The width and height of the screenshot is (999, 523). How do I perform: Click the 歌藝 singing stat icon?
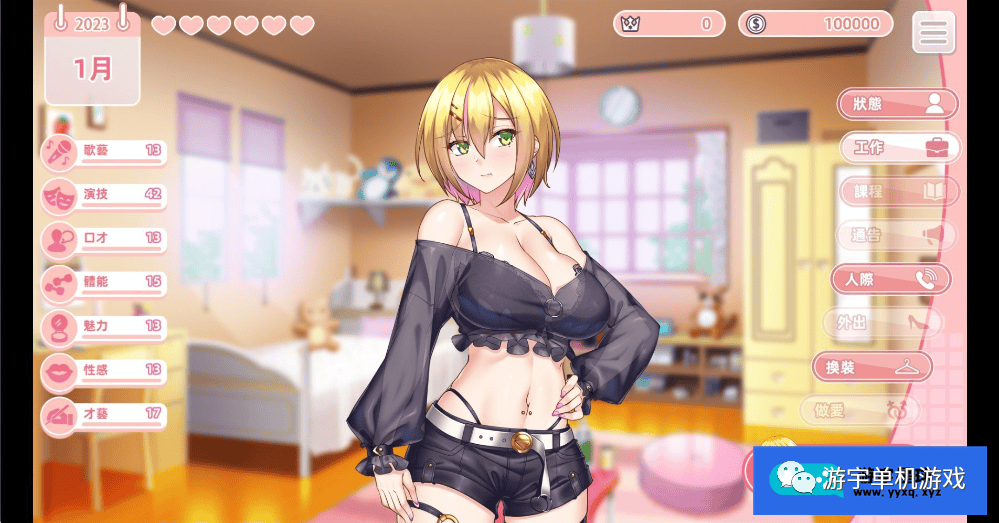click(x=59, y=152)
